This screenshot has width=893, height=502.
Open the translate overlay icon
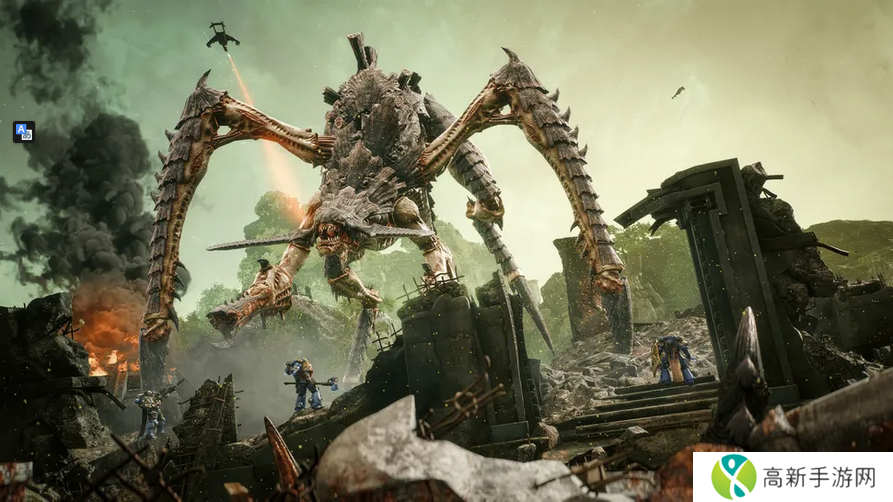click(24, 131)
